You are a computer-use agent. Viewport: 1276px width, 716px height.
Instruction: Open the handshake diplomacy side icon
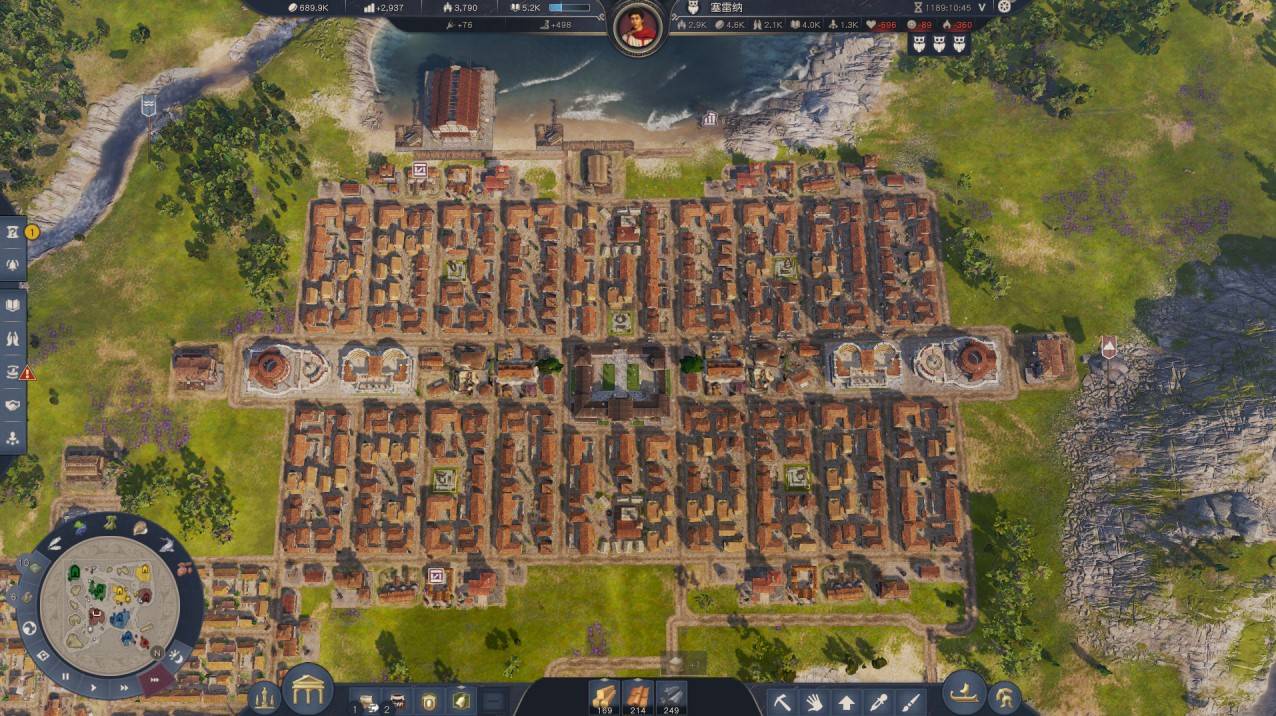[12, 405]
